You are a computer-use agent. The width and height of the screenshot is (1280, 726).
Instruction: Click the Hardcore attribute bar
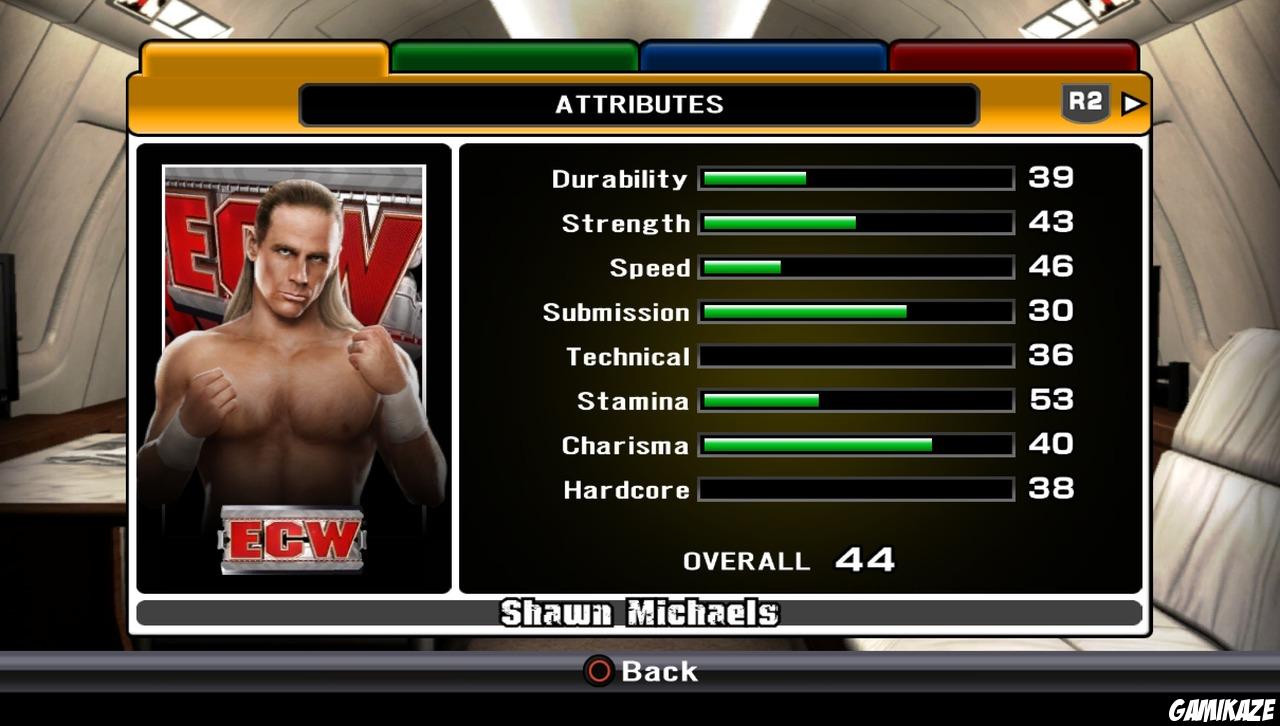tap(855, 489)
